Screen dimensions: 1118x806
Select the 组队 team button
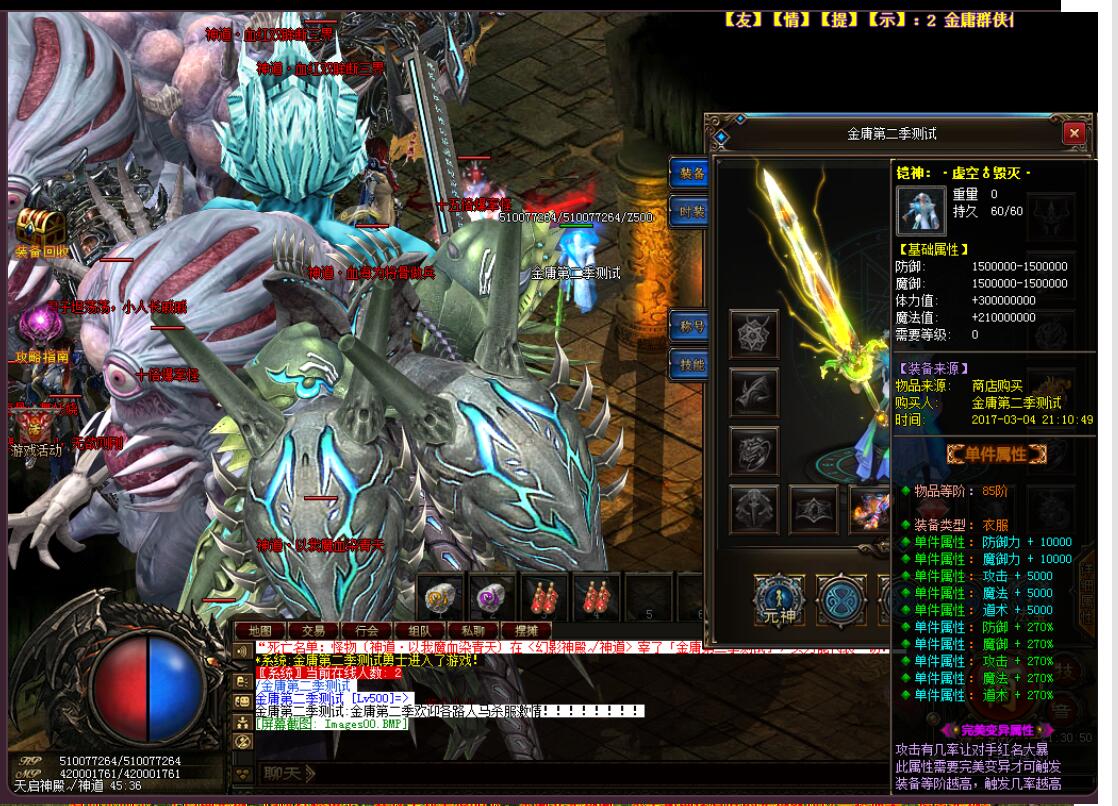(419, 631)
